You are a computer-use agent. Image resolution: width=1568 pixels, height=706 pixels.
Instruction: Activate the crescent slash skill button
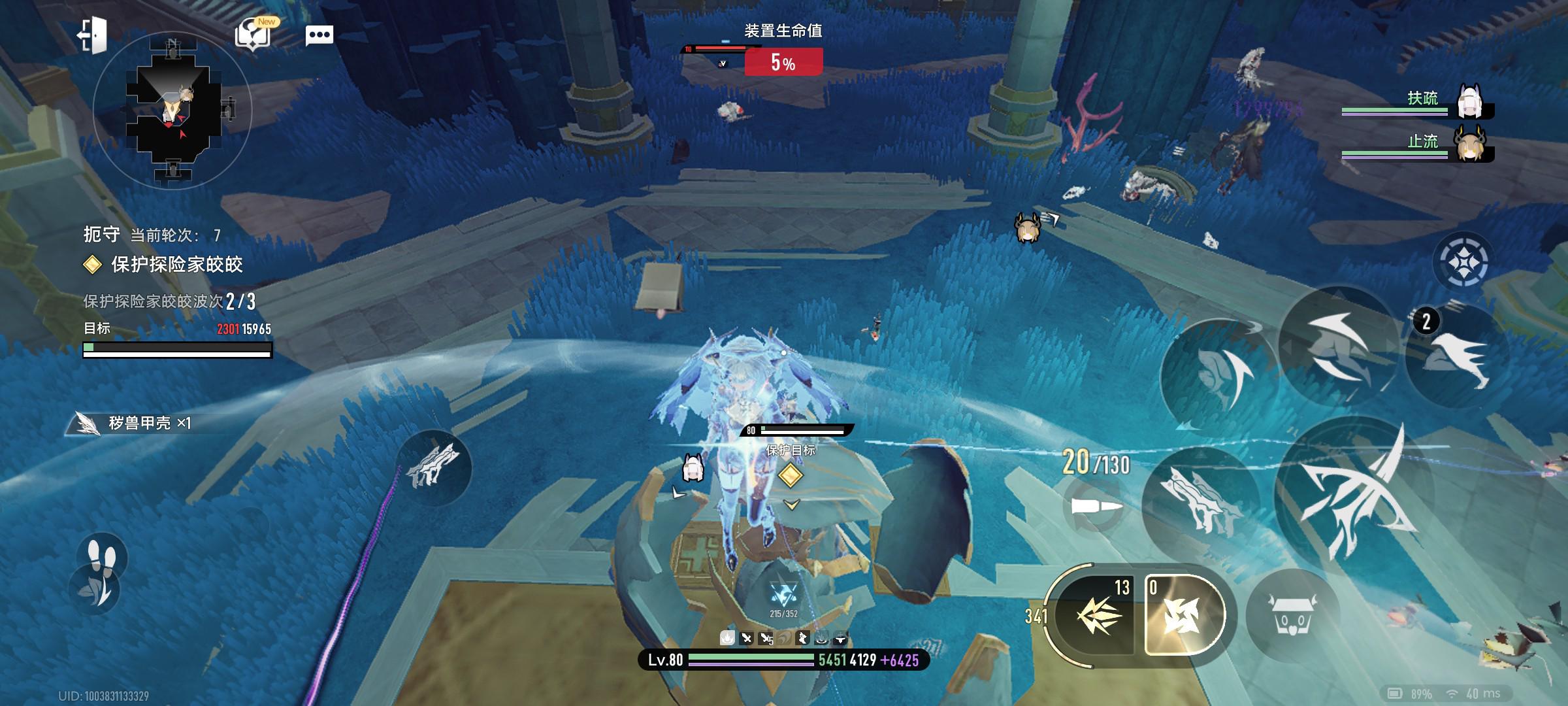pyautogui.click(x=1220, y=377)
